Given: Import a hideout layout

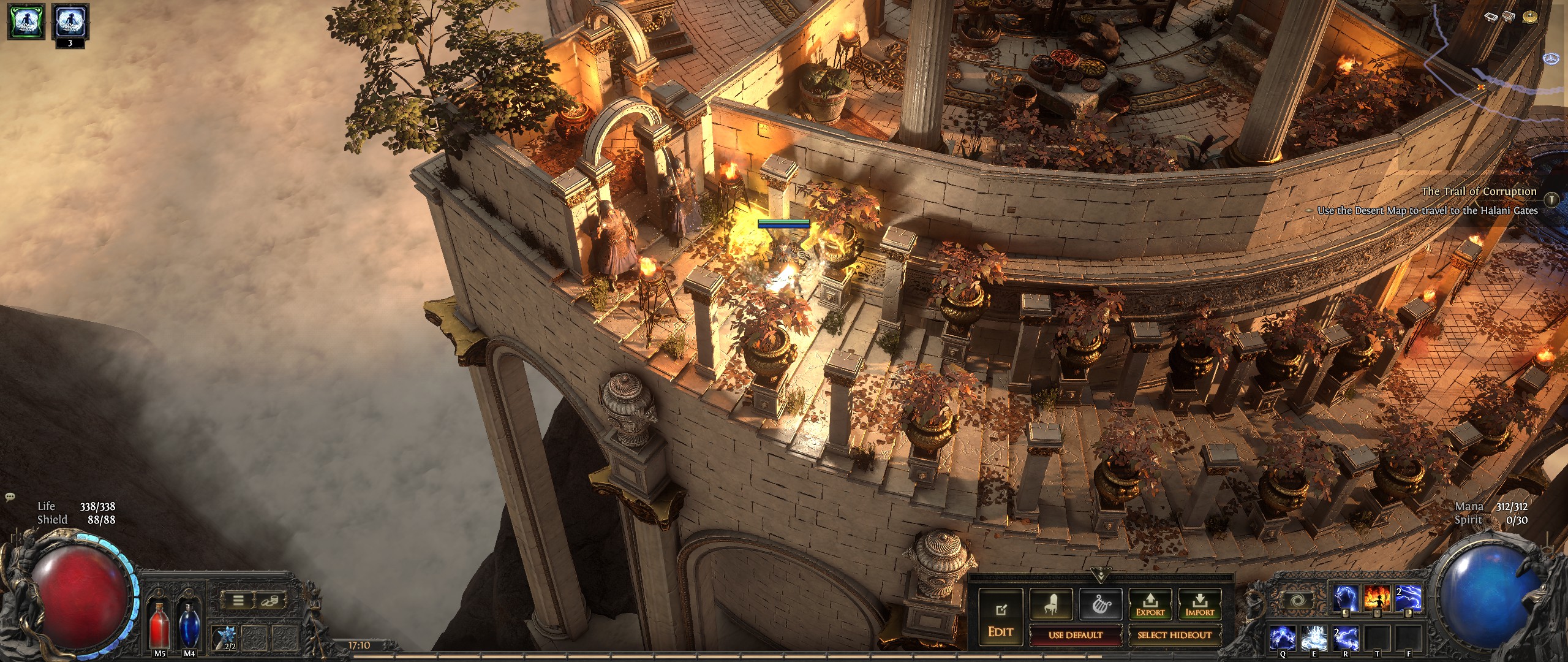Looking at the screenshot, I should click(x=1199, y=604).
